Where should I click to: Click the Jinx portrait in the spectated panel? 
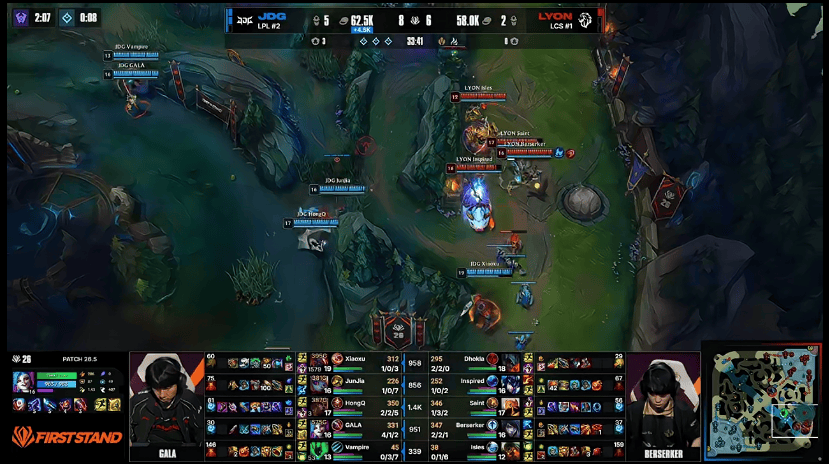click(x=22, y=381)
